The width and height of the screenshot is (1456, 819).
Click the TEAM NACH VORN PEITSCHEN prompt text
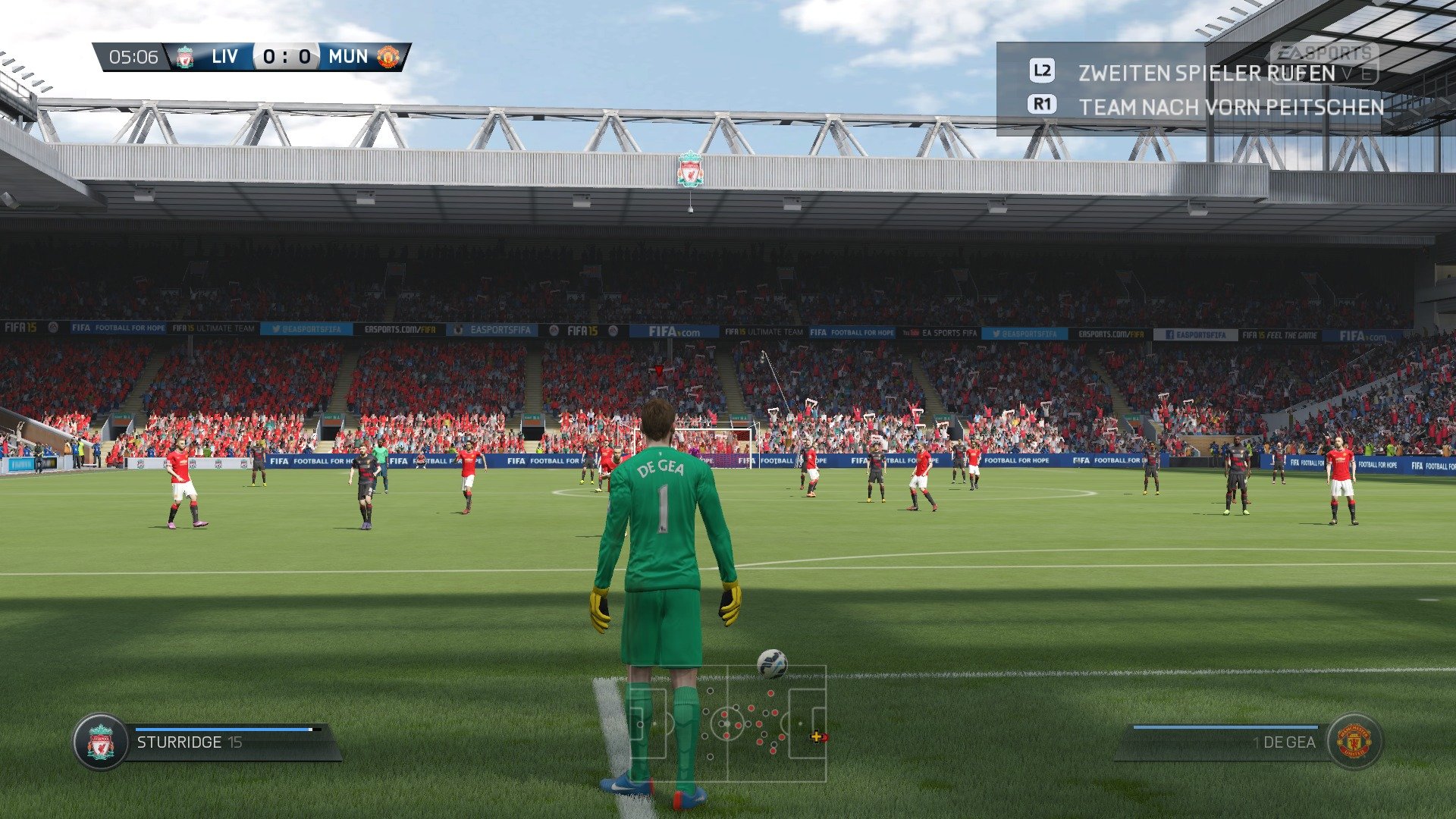point(1232,107)
